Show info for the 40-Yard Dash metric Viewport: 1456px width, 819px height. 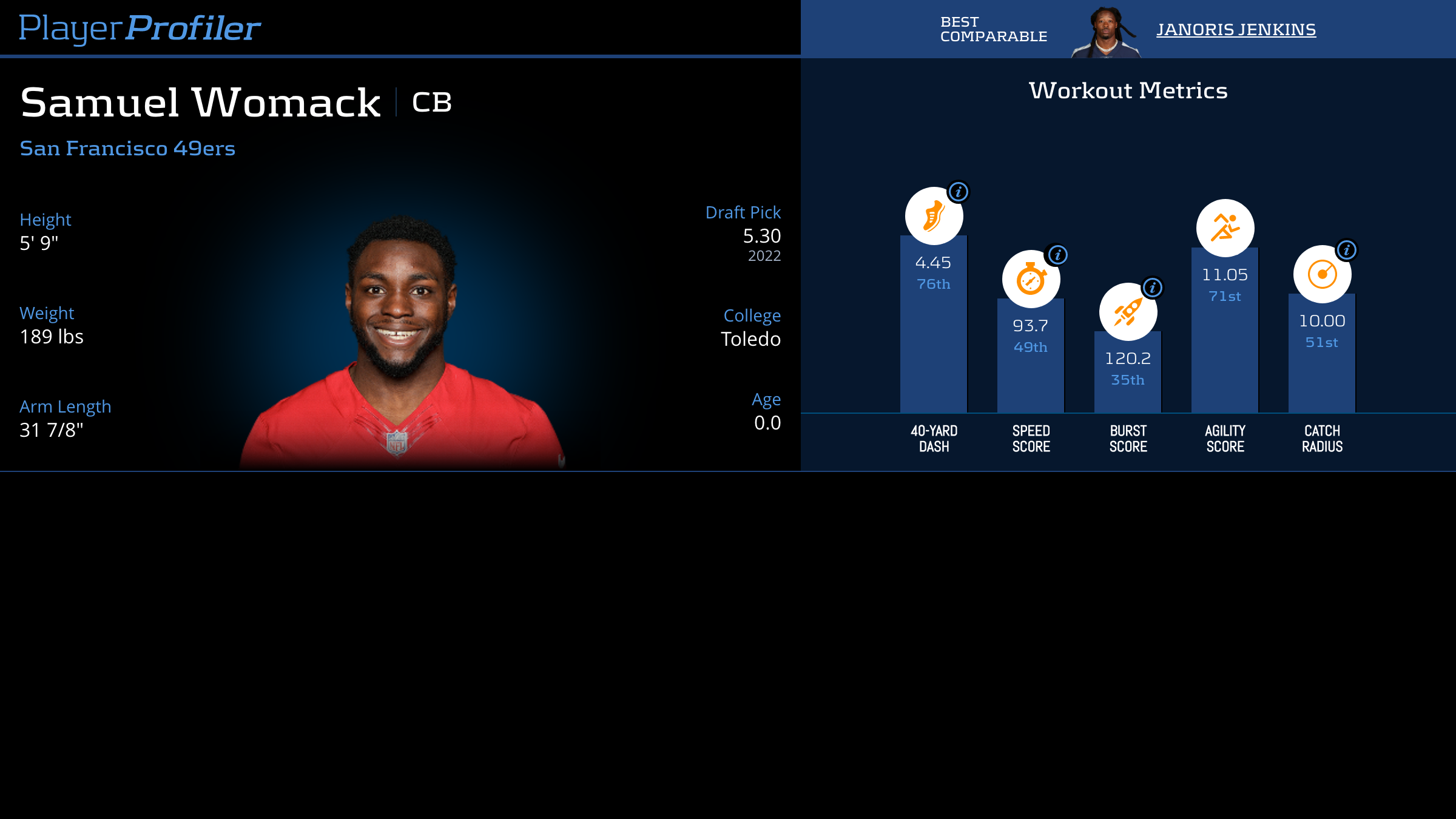(x=959, y=192)
